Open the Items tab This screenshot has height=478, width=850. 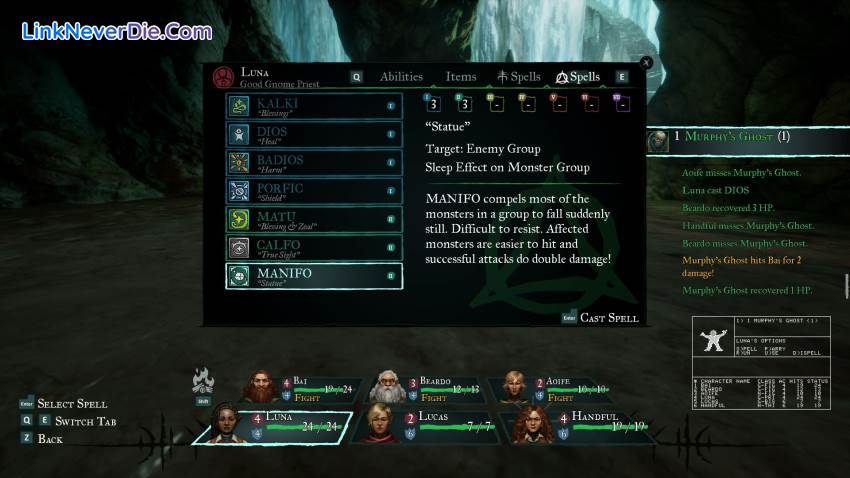461,77
